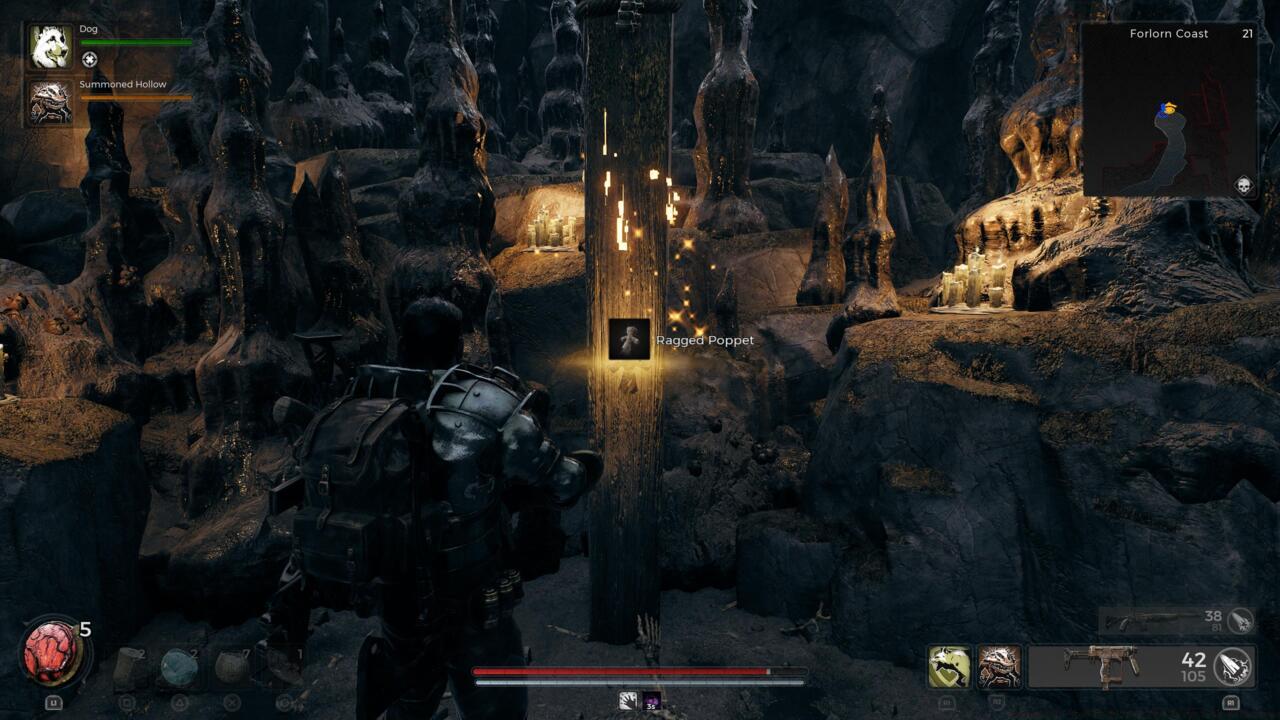Select the Summoned Hollow portrait
The image size is (1280, 720).
pyautogui.click(x=50, y=103)
